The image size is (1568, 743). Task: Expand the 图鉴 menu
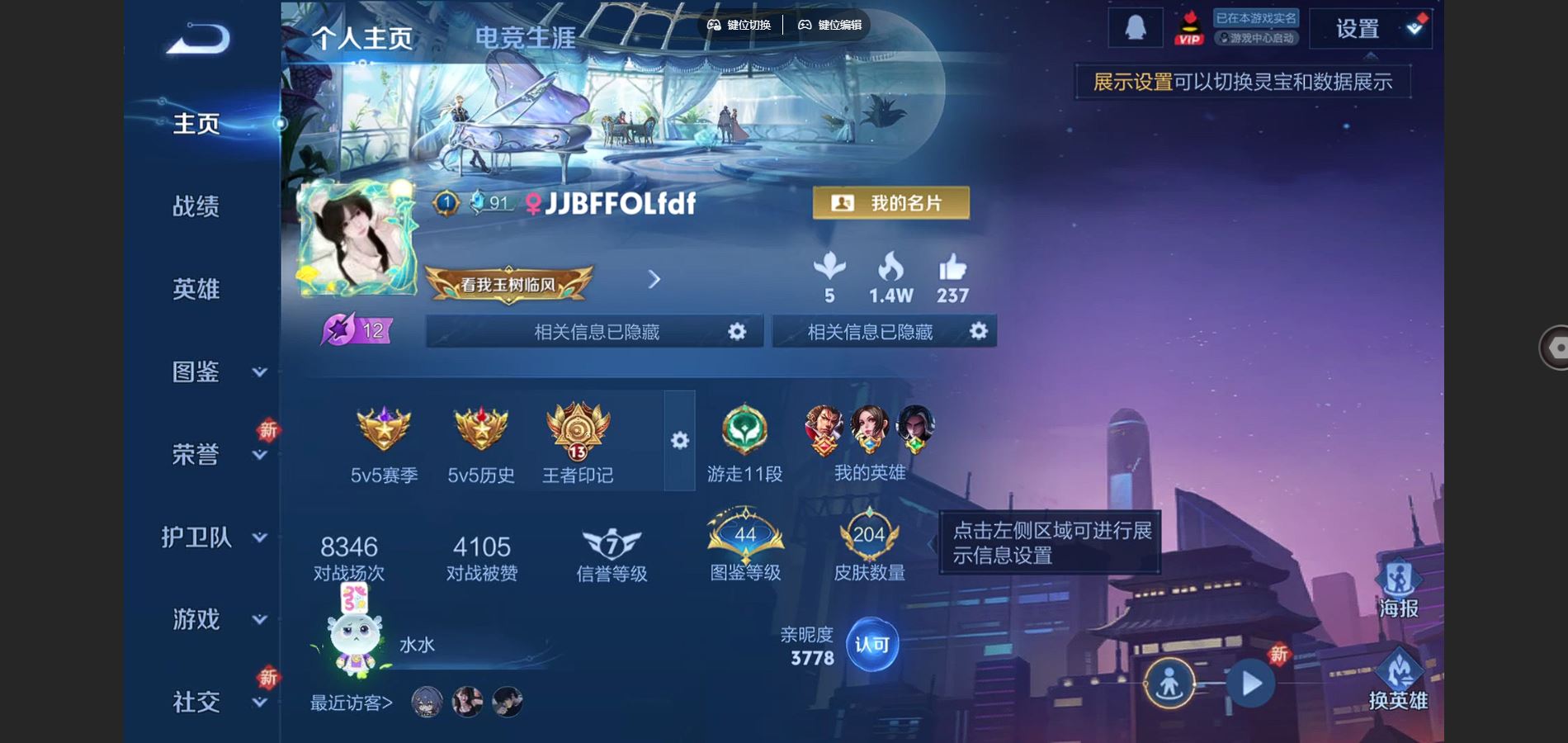213,372
